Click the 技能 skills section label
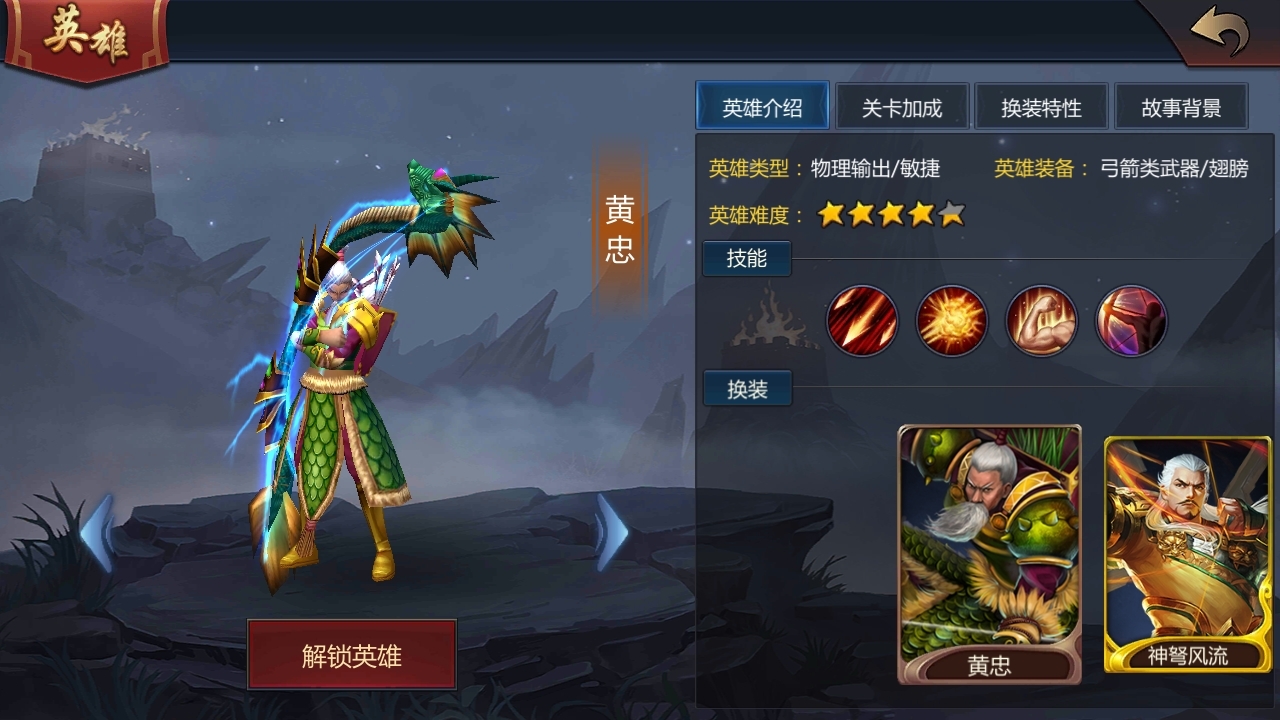Image resolution: width=1280 pixels, height=720 pixels. click(x=746, y=258)
